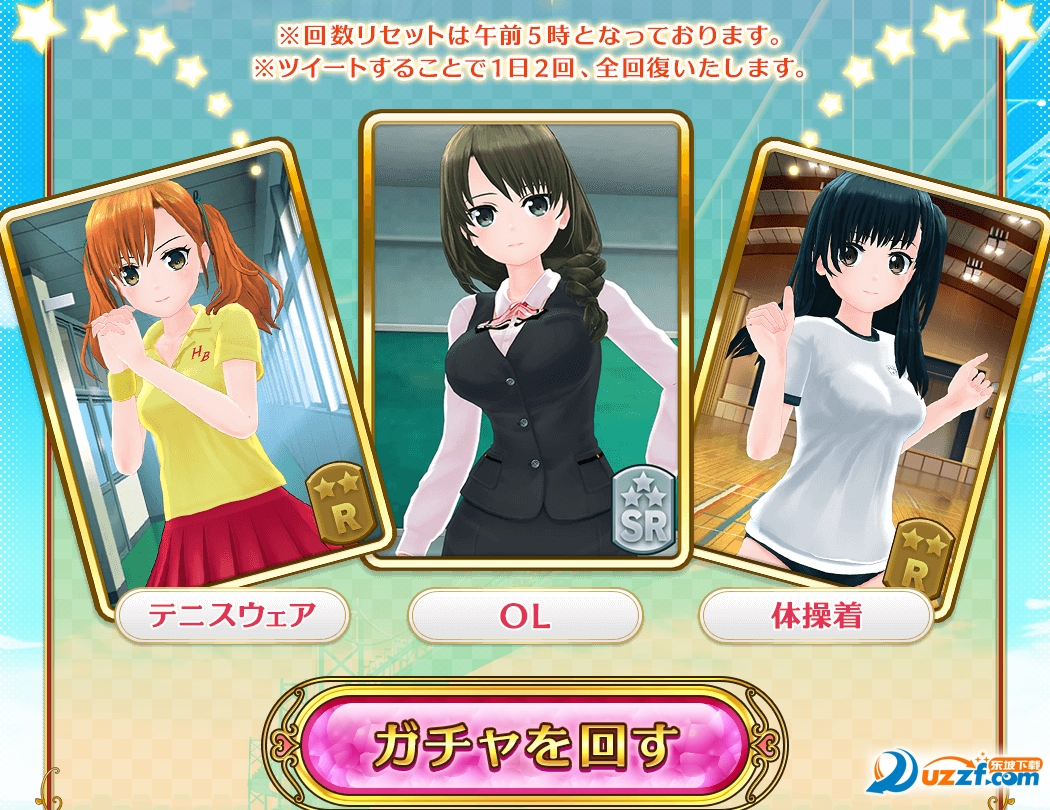Pick the OL SR card with black vest
This screenshot has width=1050, height=810.
pos(526,340)
